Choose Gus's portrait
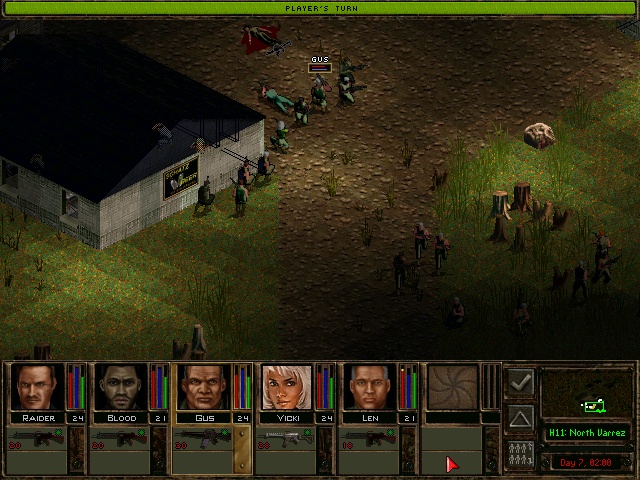Screen dimensions: 640x480 tap(204, 387)
